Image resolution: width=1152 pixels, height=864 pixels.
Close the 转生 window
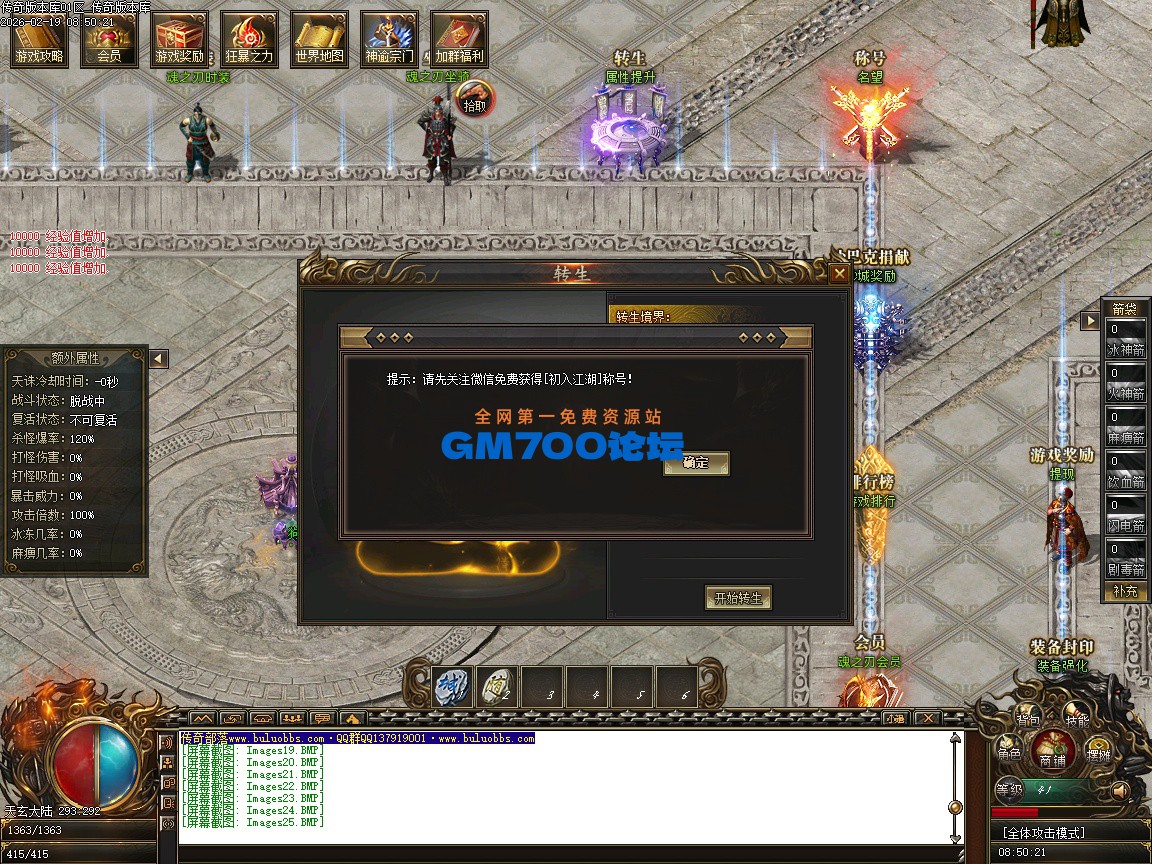tap(839, 273)
